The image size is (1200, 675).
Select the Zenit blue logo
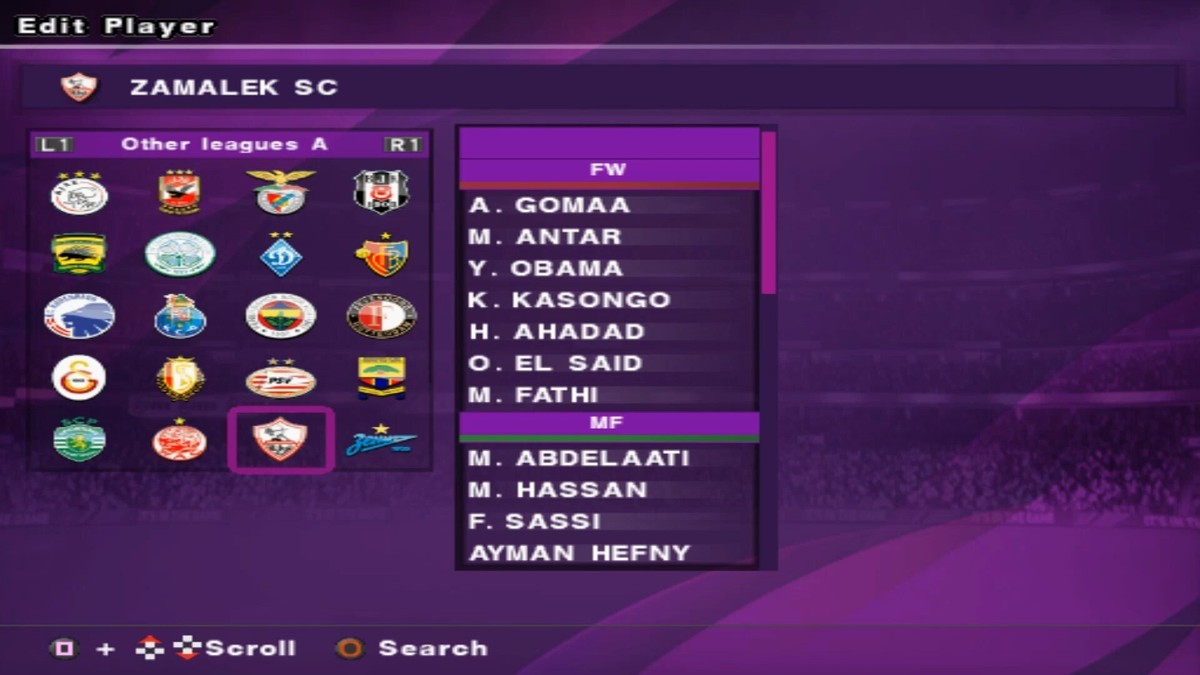[x=381, y=440]
